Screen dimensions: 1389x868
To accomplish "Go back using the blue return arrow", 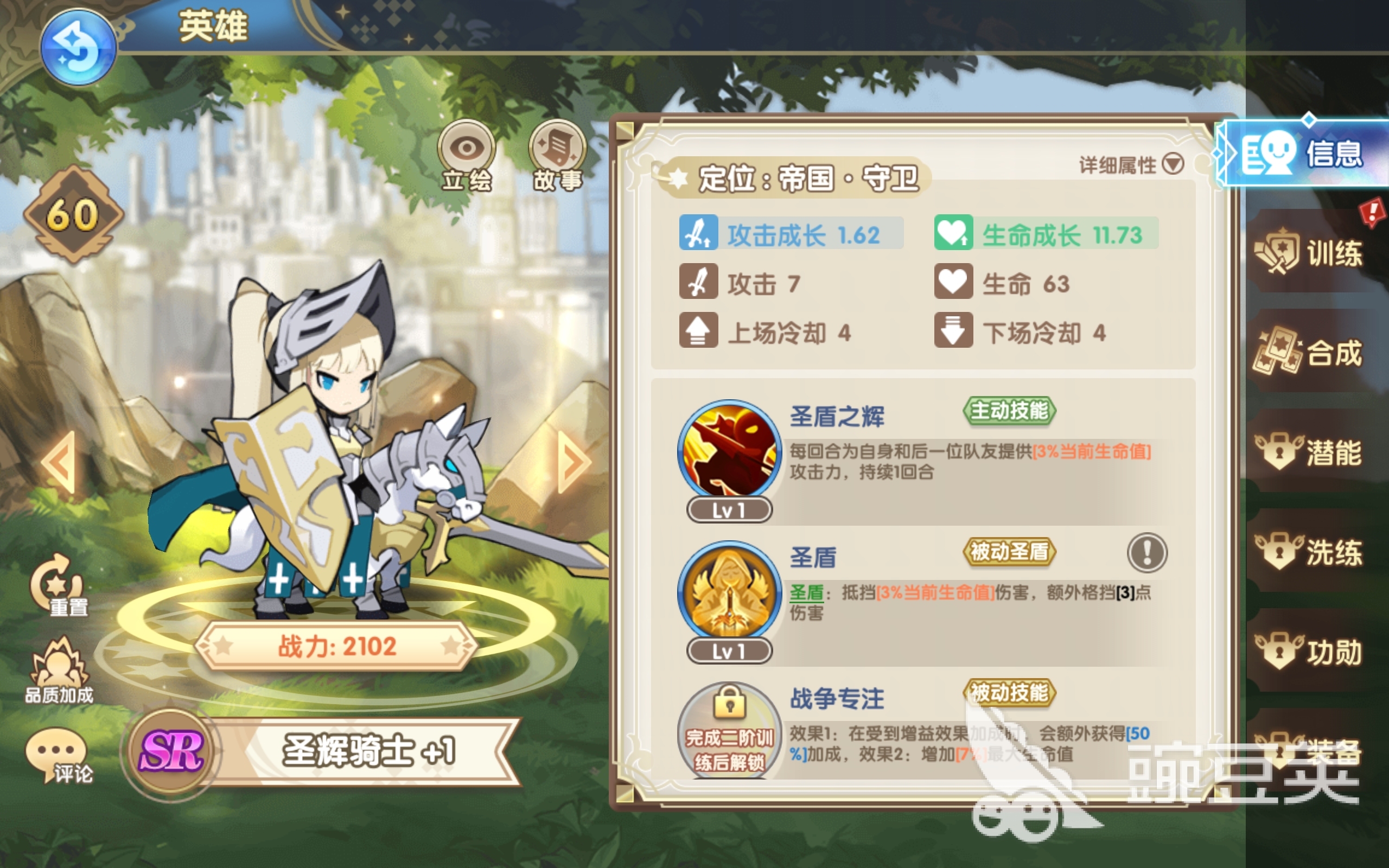I will tap(78, 48).
